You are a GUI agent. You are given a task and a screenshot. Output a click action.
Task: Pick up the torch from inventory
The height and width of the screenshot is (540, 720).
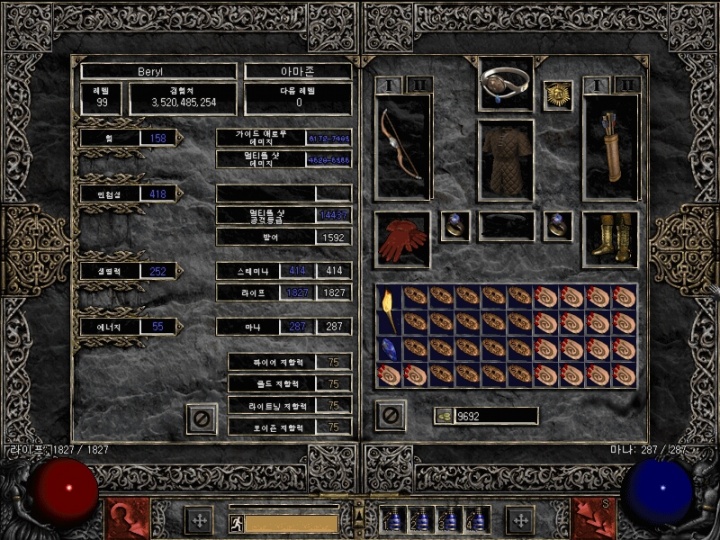coord(388,309)
